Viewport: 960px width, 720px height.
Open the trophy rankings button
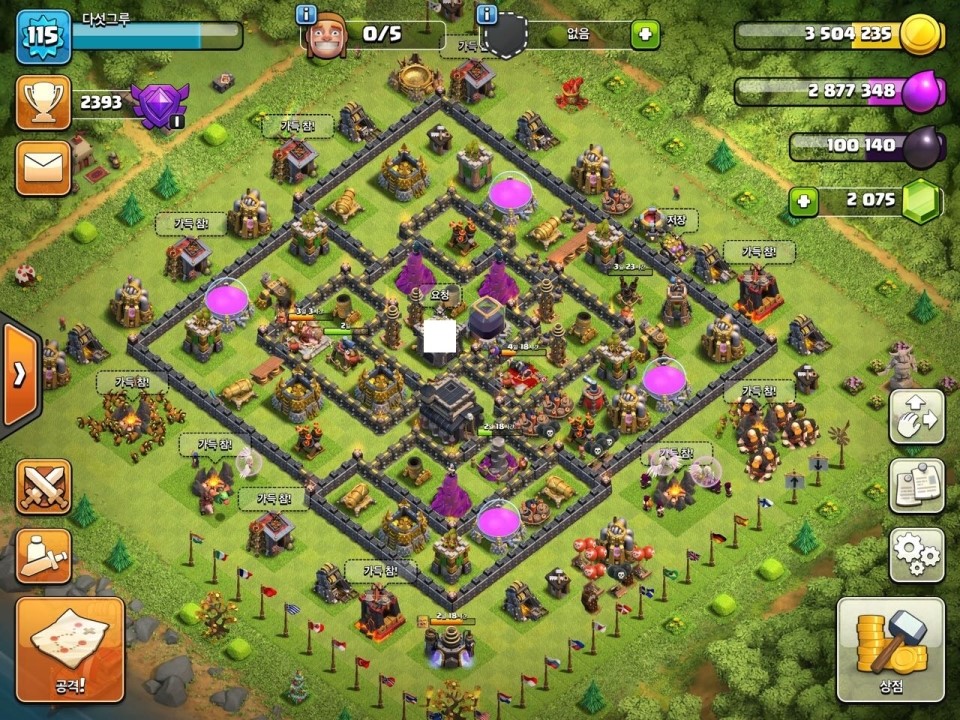pos(43,102)
